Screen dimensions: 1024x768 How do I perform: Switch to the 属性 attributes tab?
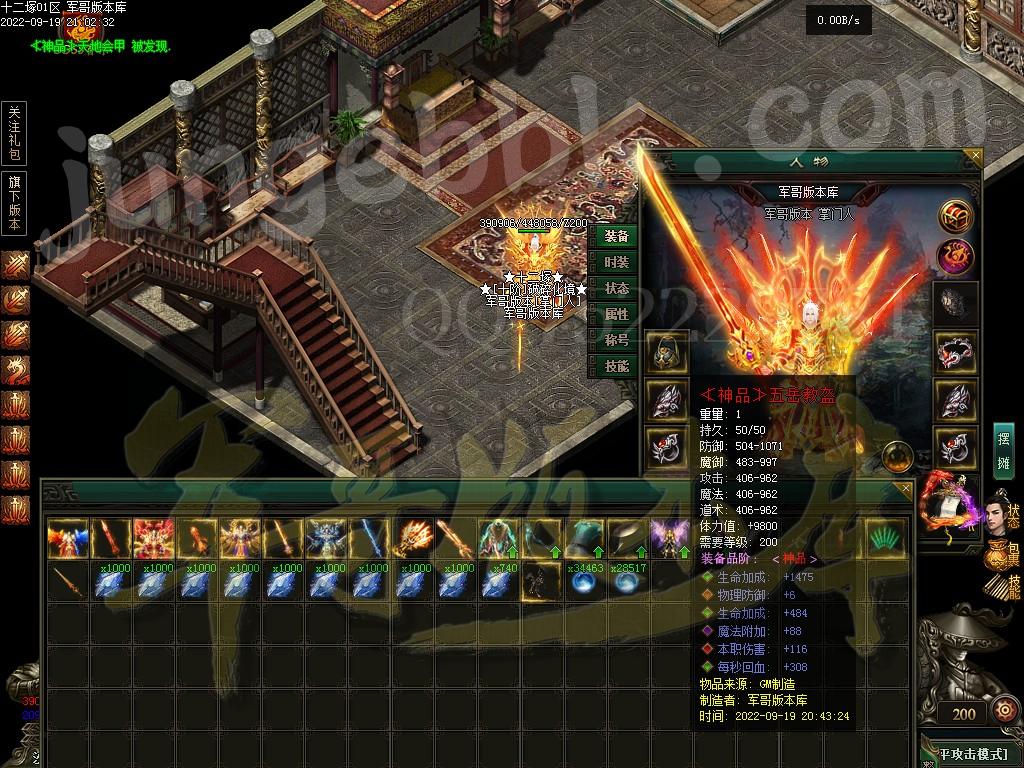tap(617, 314)
